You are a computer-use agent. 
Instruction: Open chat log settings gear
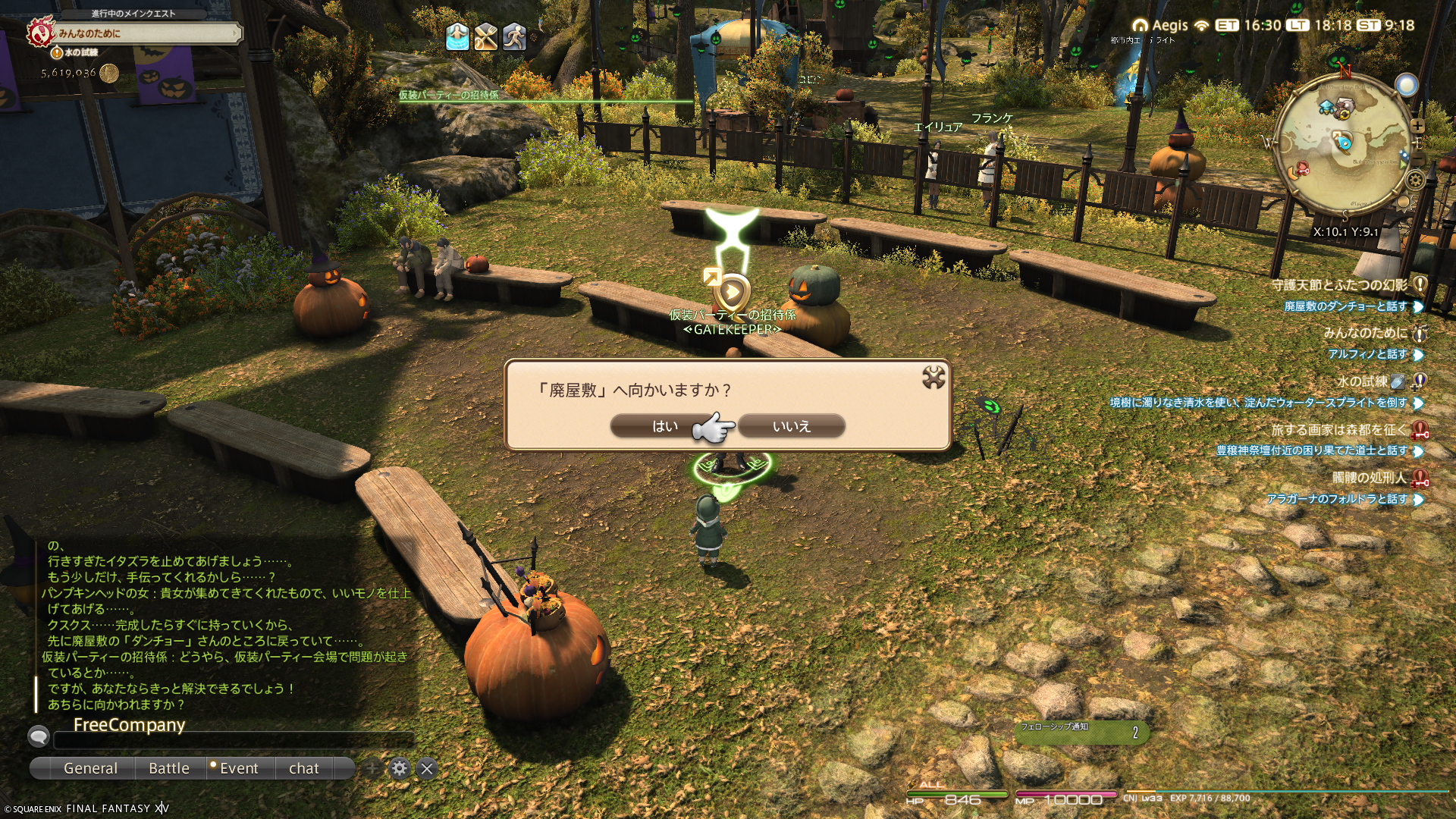(400, 768)
